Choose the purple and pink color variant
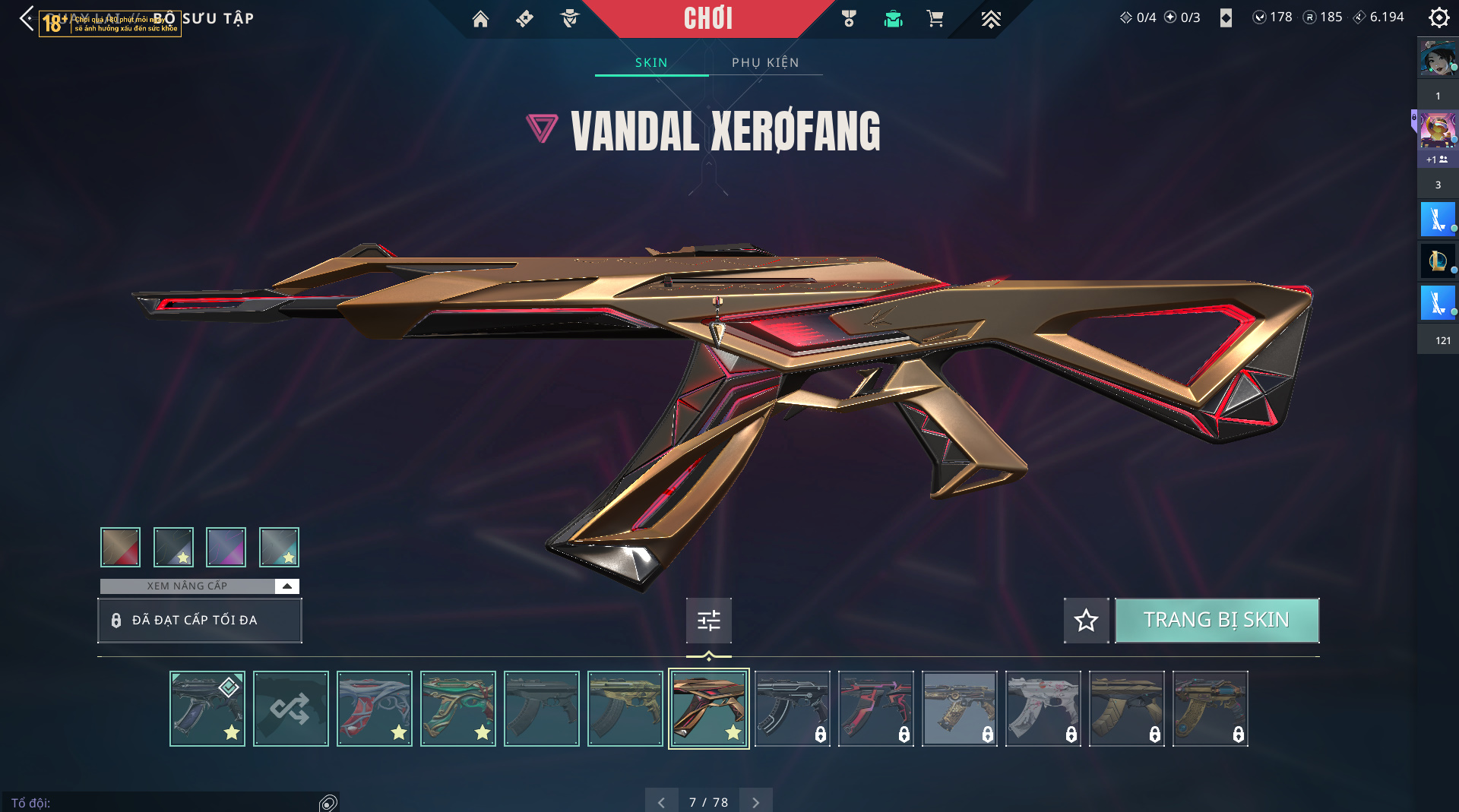1459x812 pixels. (226, 547)
